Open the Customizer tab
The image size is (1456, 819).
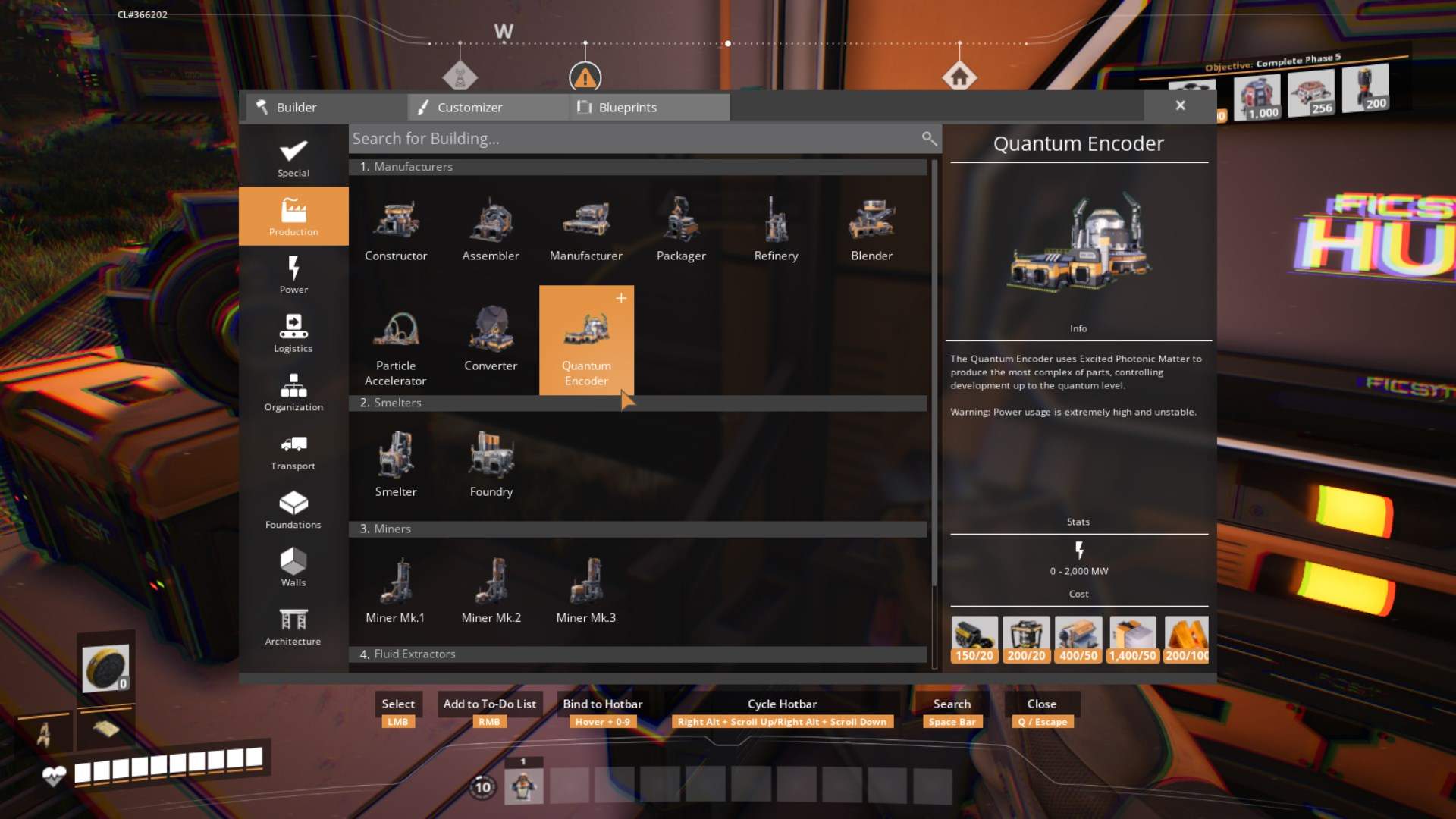pyautogui.click(x=486, y=107)
